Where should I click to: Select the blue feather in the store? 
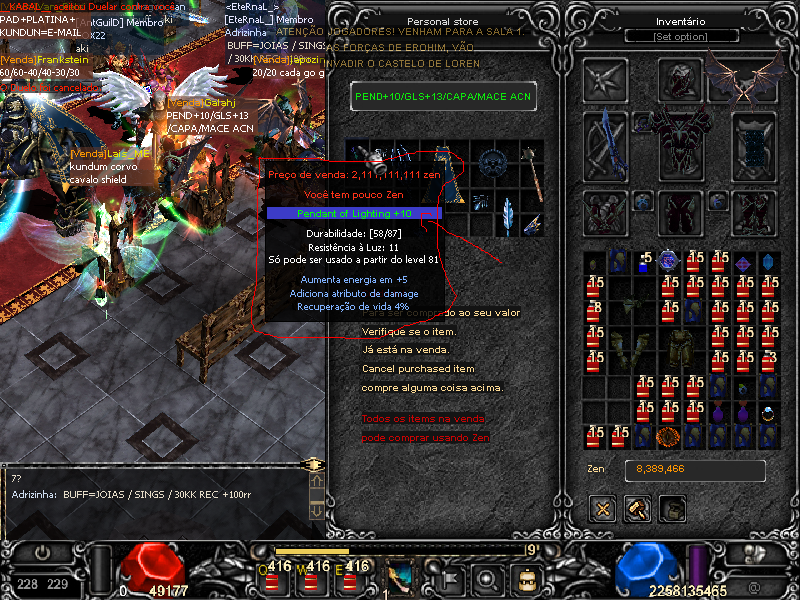coord(508,213)
